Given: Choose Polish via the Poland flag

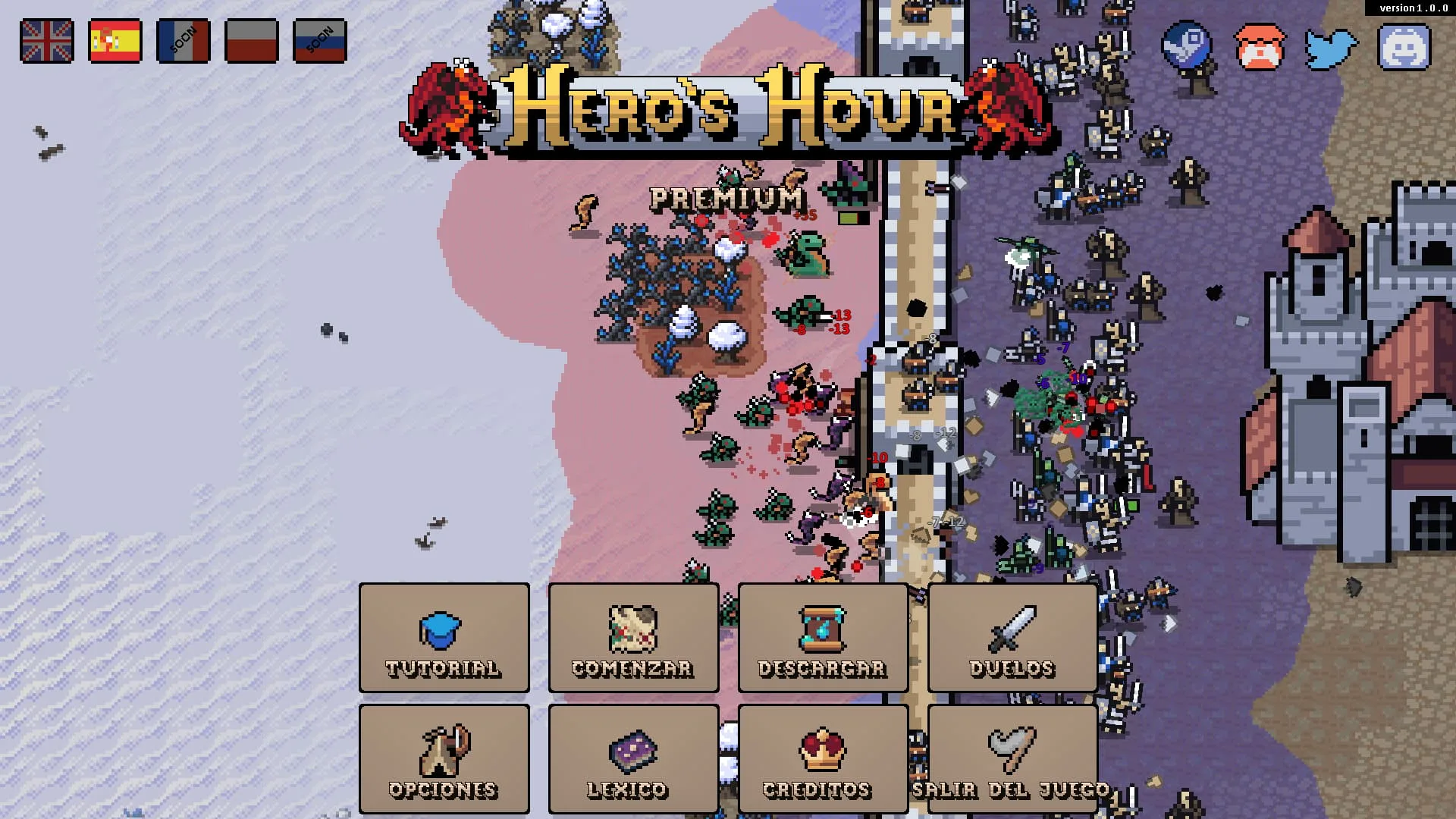Looking at the screenshot, I should (252, 42).
